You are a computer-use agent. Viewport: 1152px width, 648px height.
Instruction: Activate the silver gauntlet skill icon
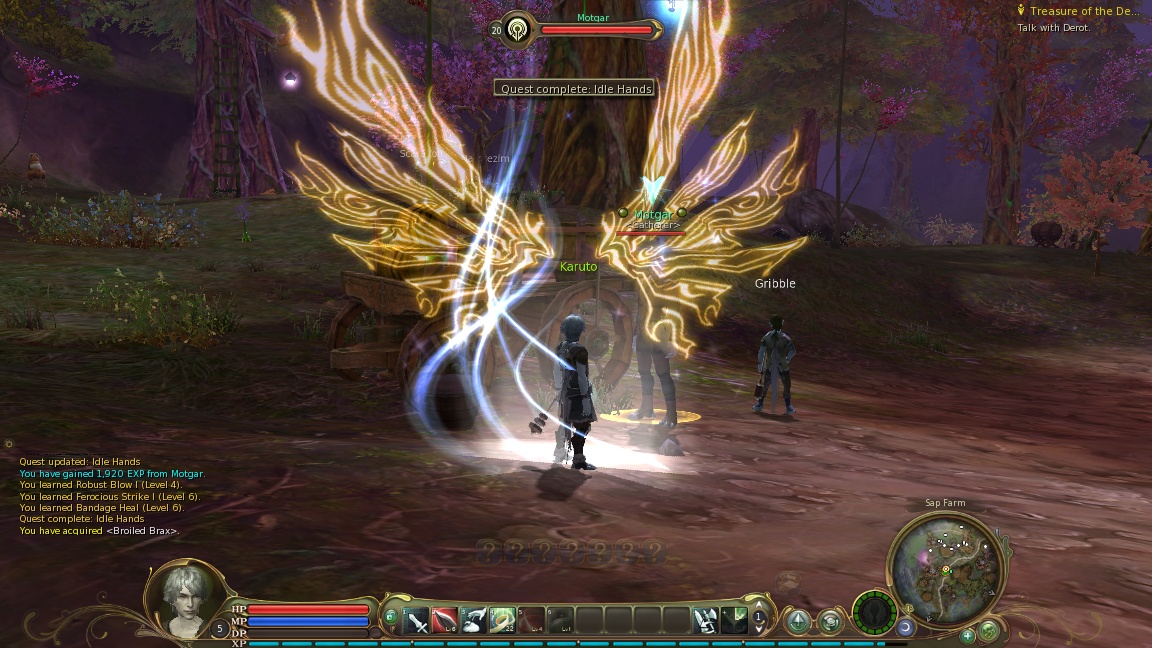(x=706, y=620)
